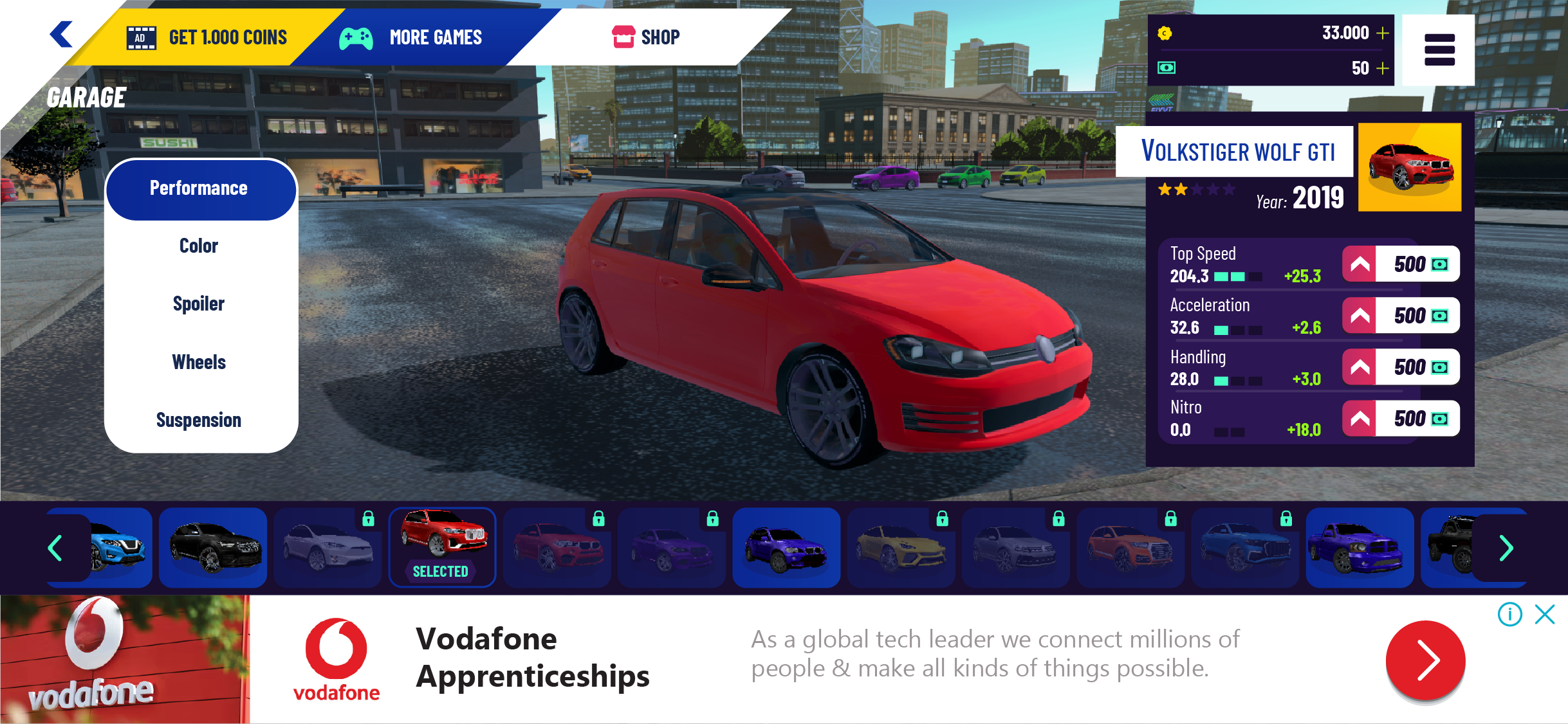Open the hamburger menu
The image size is (1568, 724).
1439,50
